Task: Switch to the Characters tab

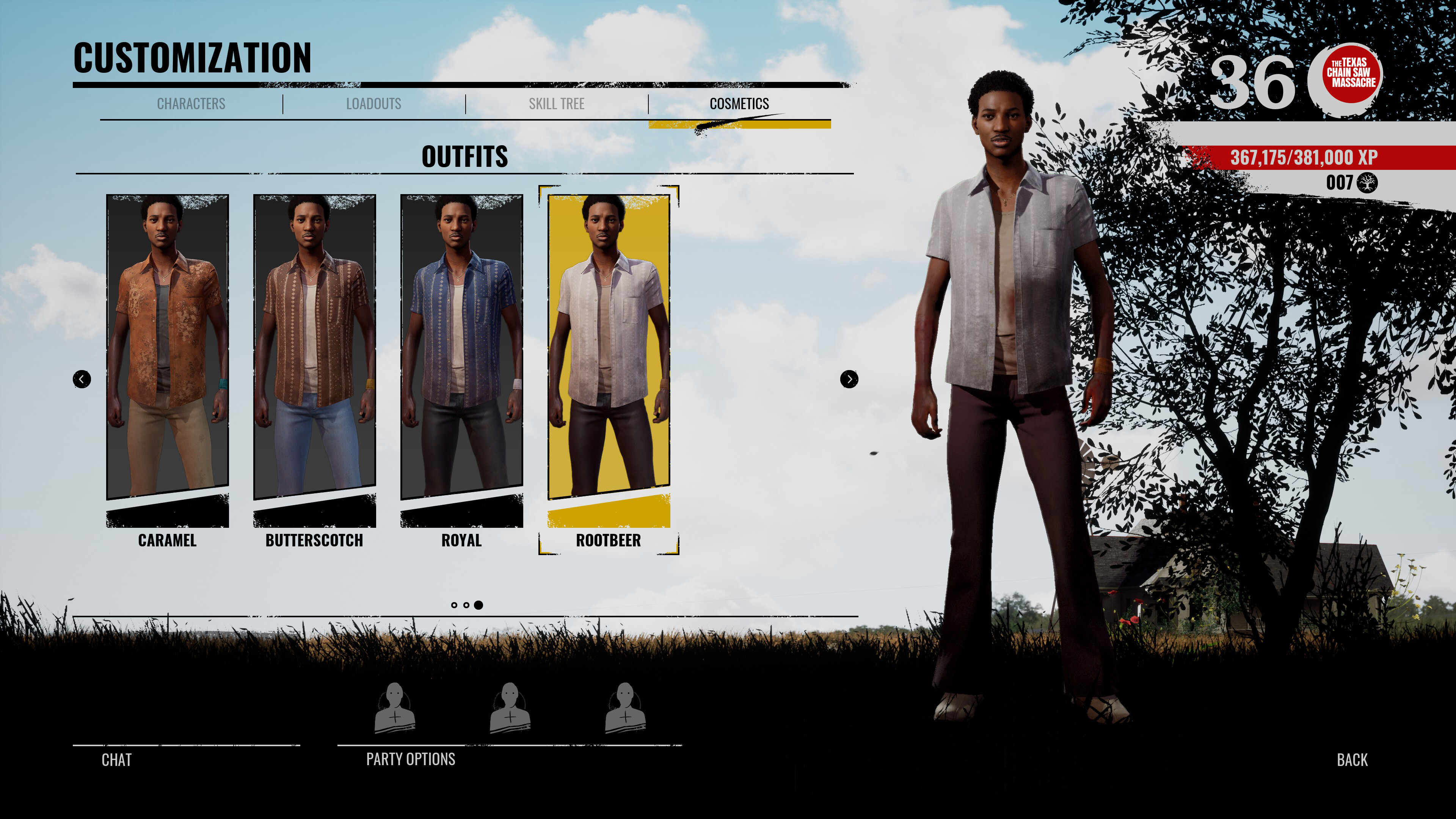Action: tap(191, 104)
